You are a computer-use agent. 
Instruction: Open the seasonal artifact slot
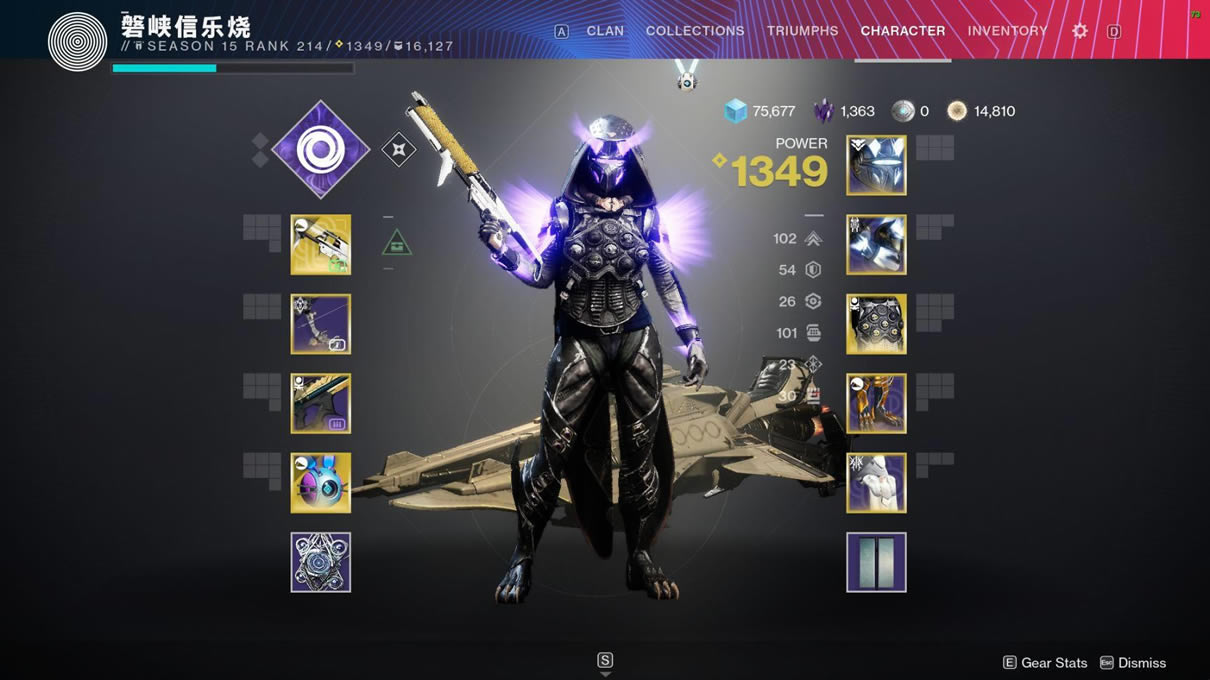321,562
